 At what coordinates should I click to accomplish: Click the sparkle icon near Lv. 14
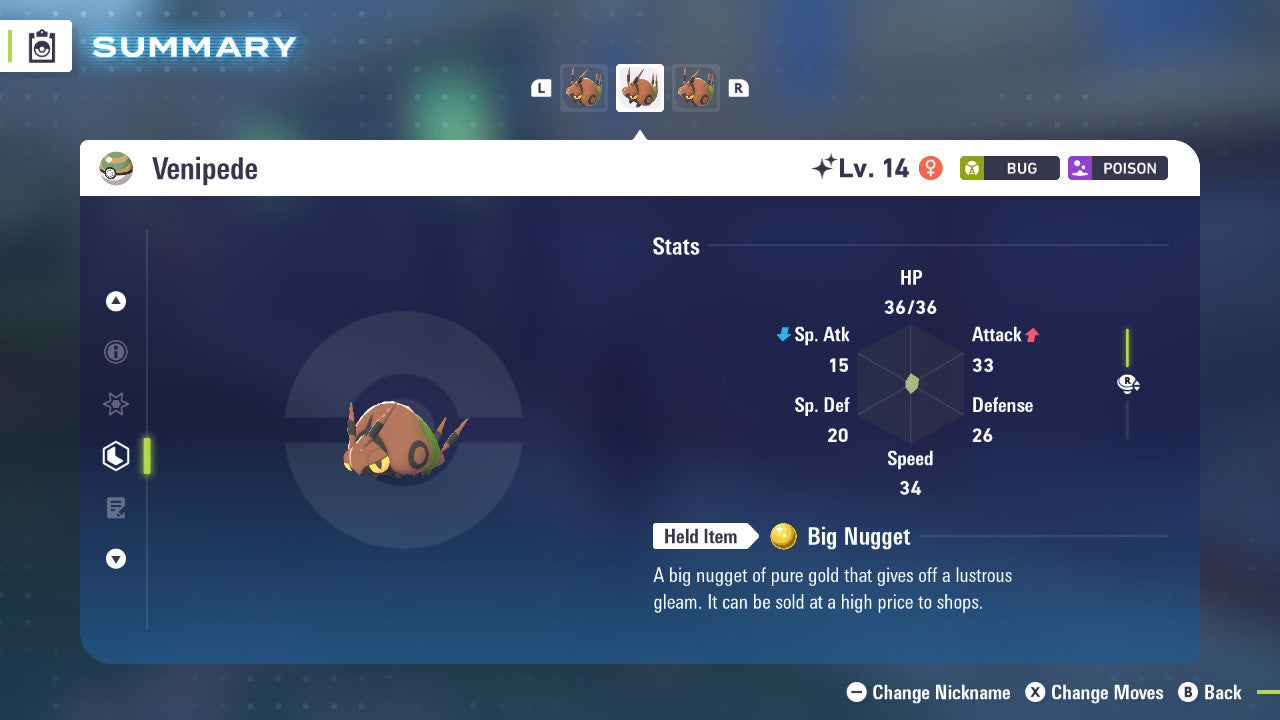point(822,167)
